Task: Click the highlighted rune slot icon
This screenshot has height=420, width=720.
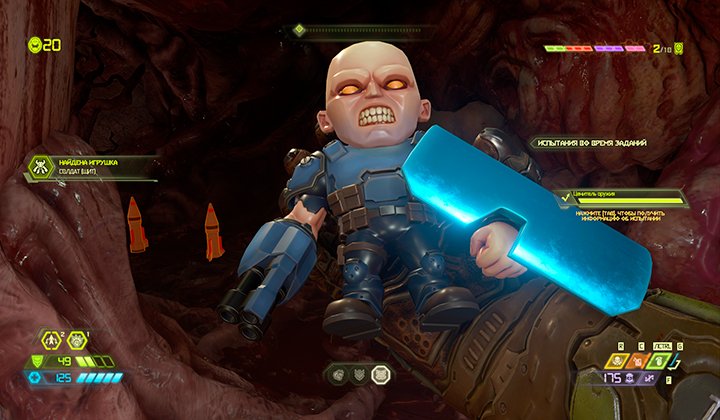Action: 380,375
